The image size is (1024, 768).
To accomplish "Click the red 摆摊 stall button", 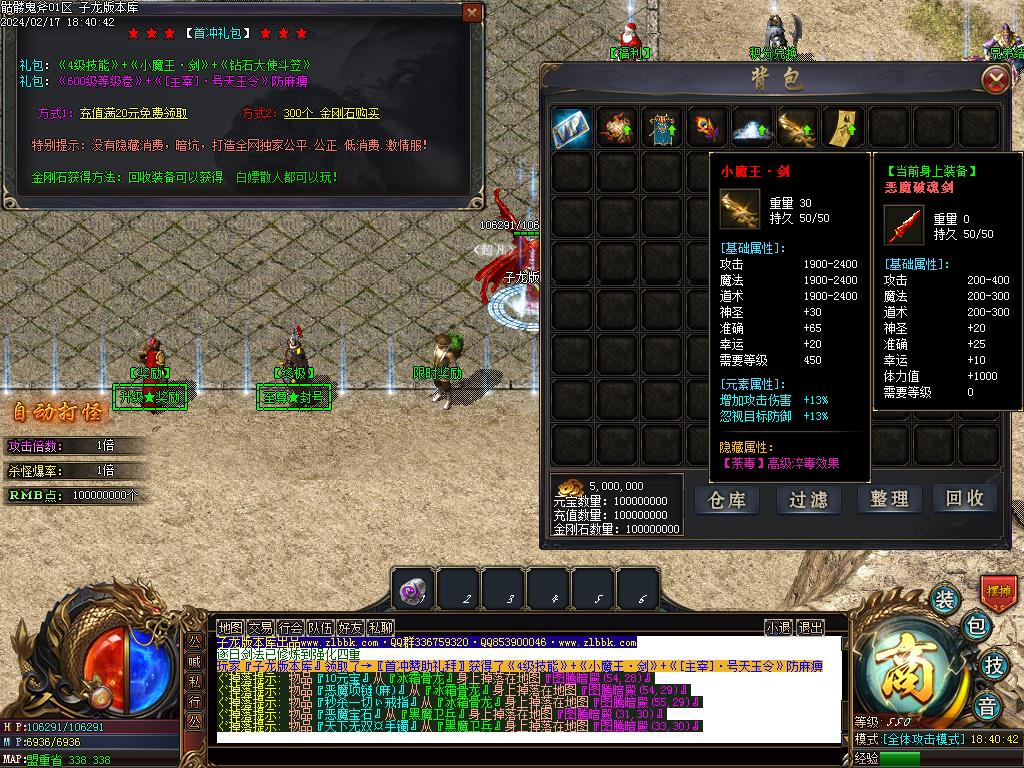I will [x=998, y=591].
